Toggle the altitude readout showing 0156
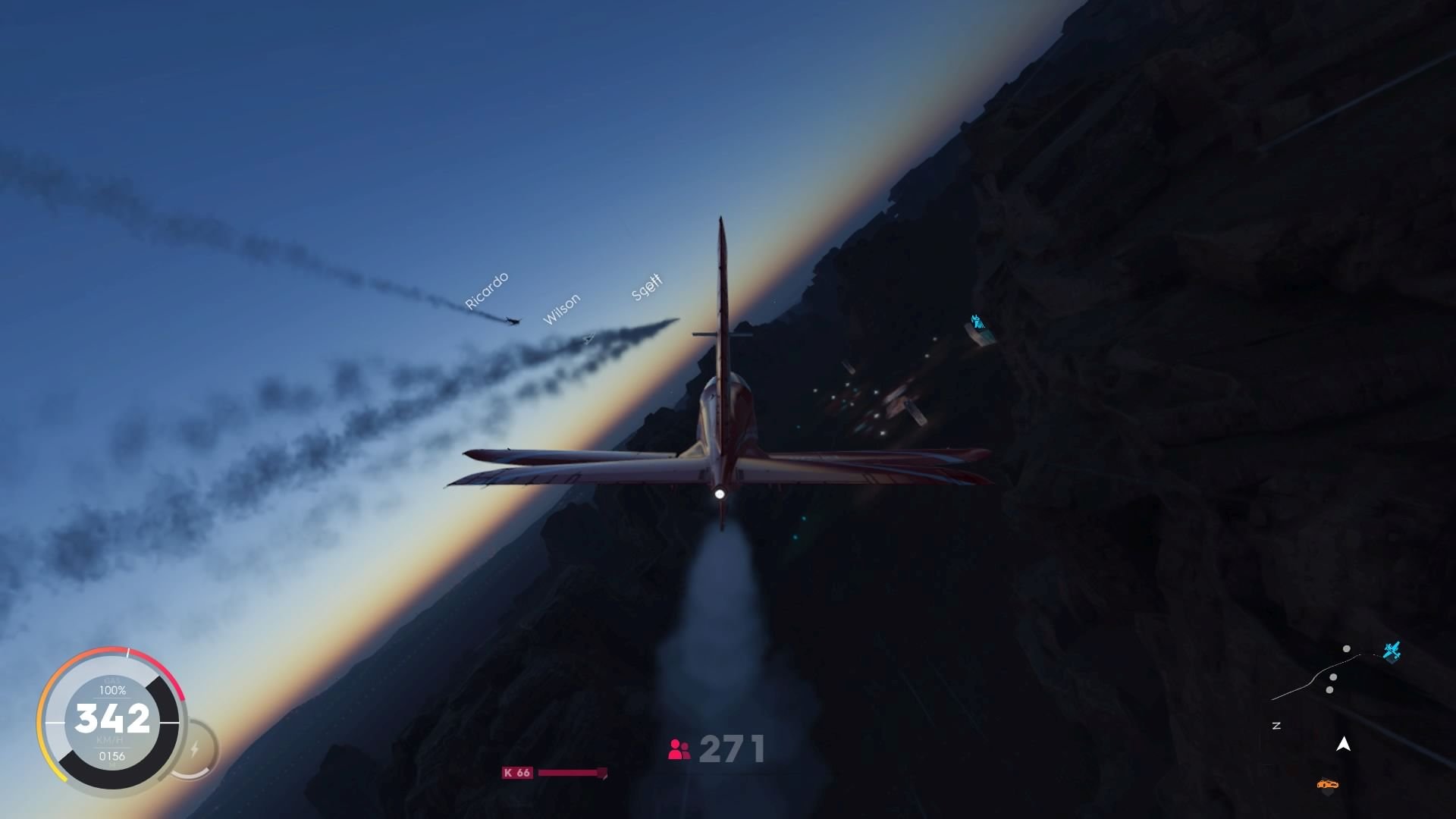The width and height of the screenshot is (1456, 819). pos(113,755)
